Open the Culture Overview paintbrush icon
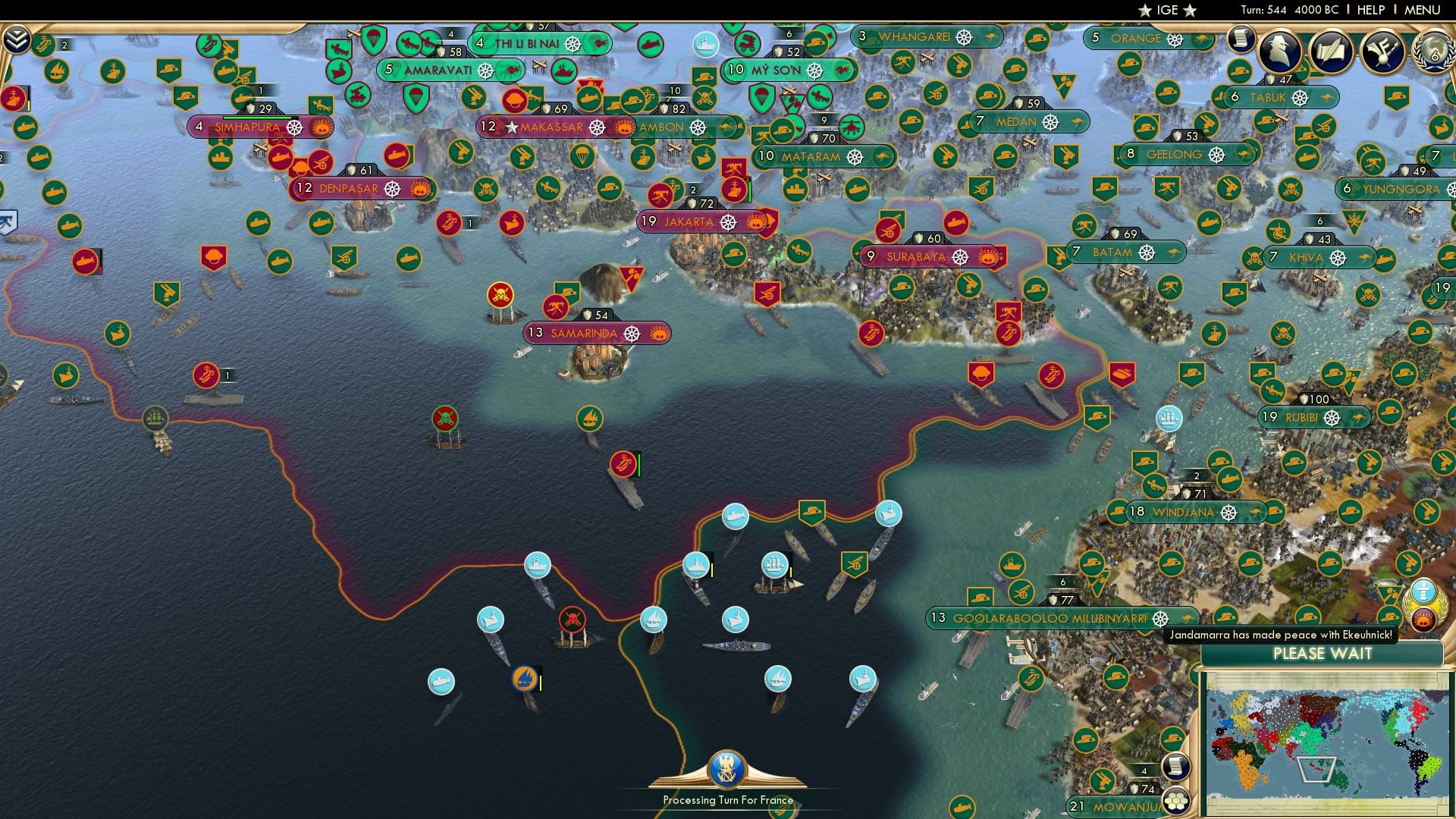The width and height of the screenshot is (1456, 819). coord(1382,52)
